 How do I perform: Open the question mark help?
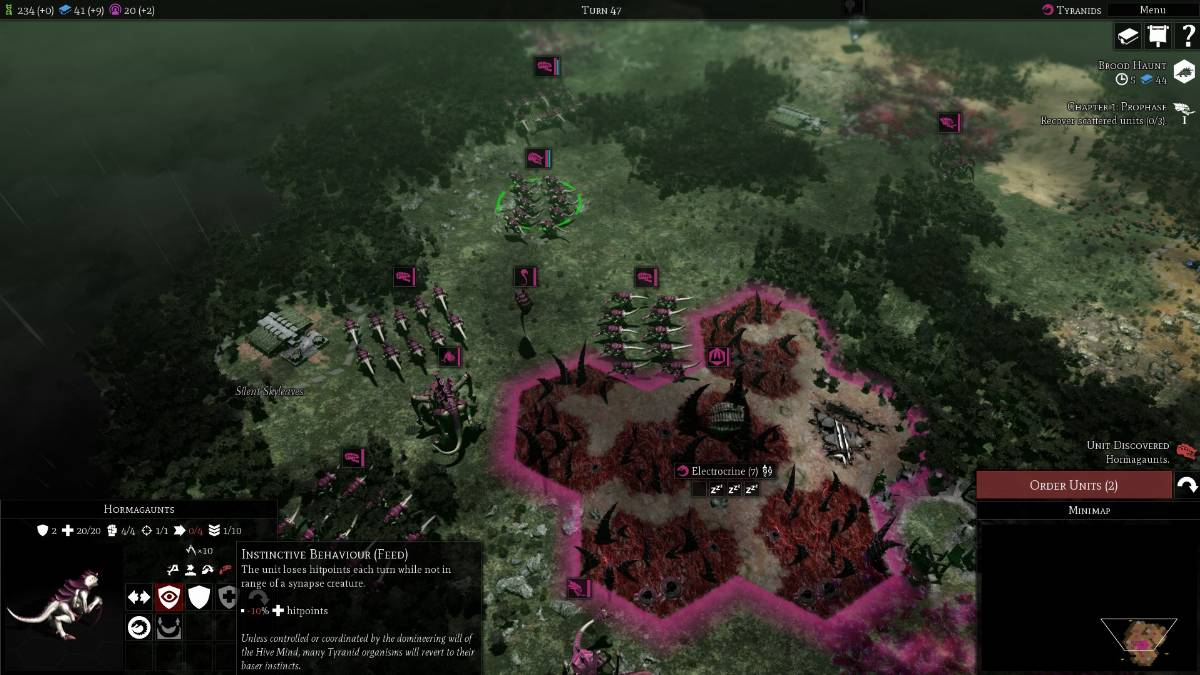1187,36
